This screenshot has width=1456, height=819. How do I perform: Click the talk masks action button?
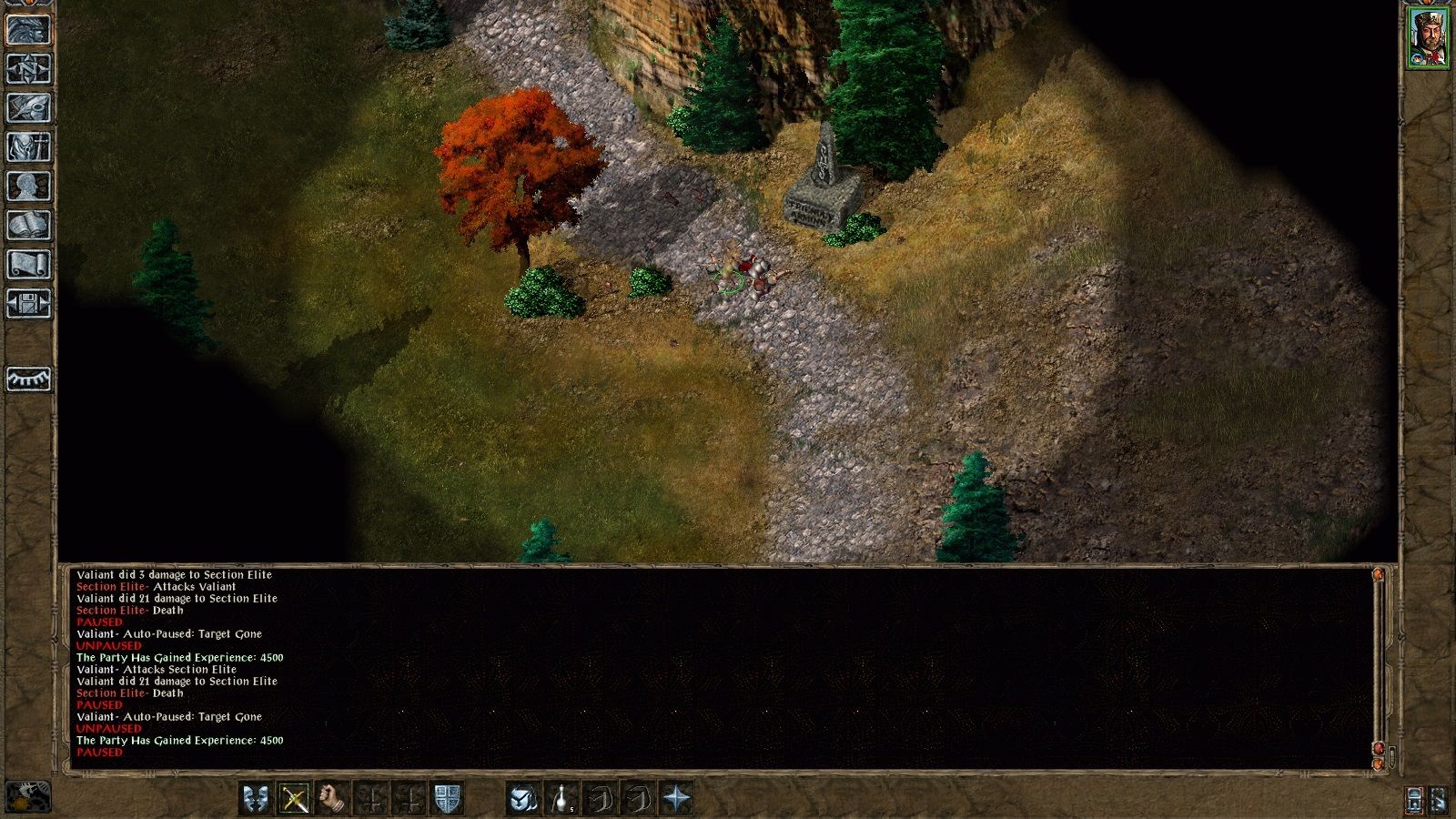[257, 799]
